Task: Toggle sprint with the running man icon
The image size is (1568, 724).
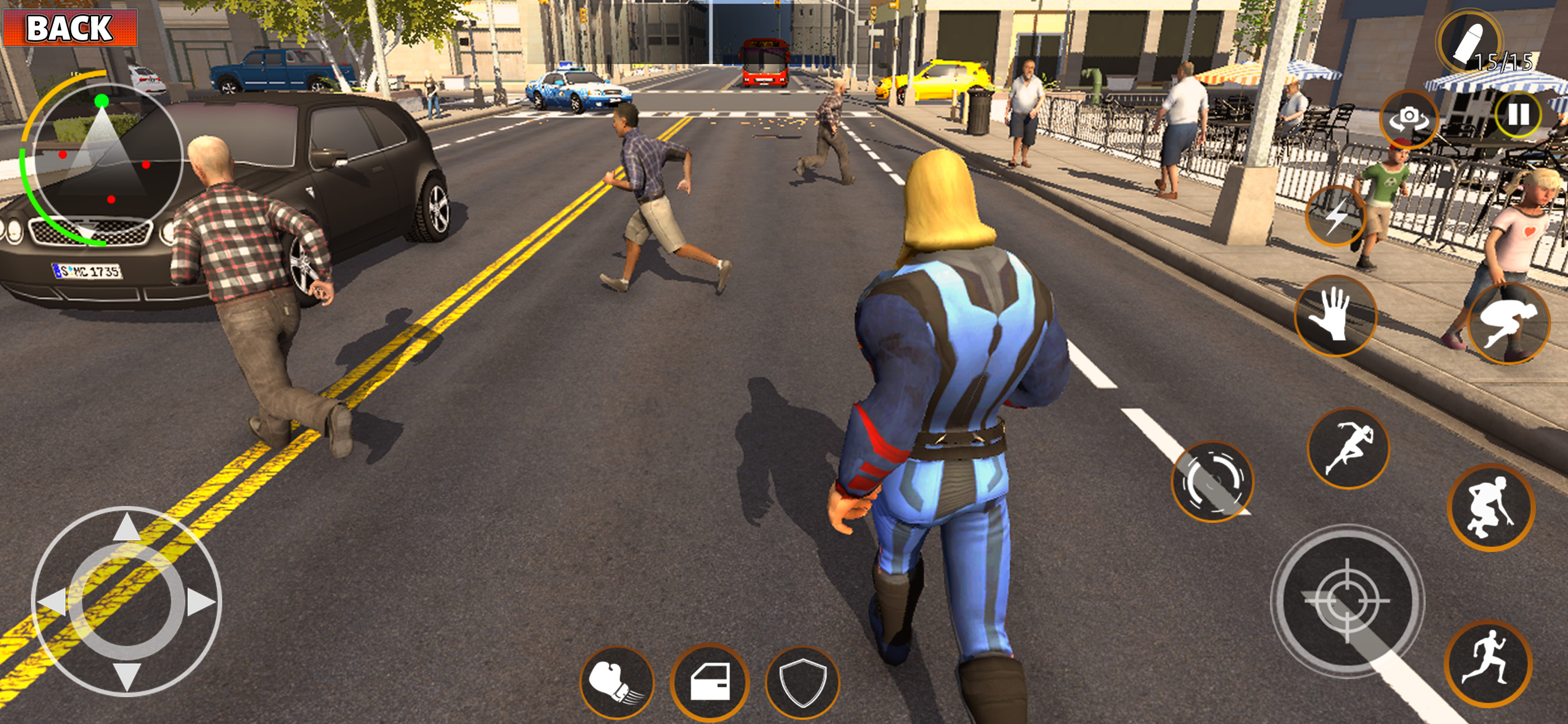Action: pos(1487,664)
